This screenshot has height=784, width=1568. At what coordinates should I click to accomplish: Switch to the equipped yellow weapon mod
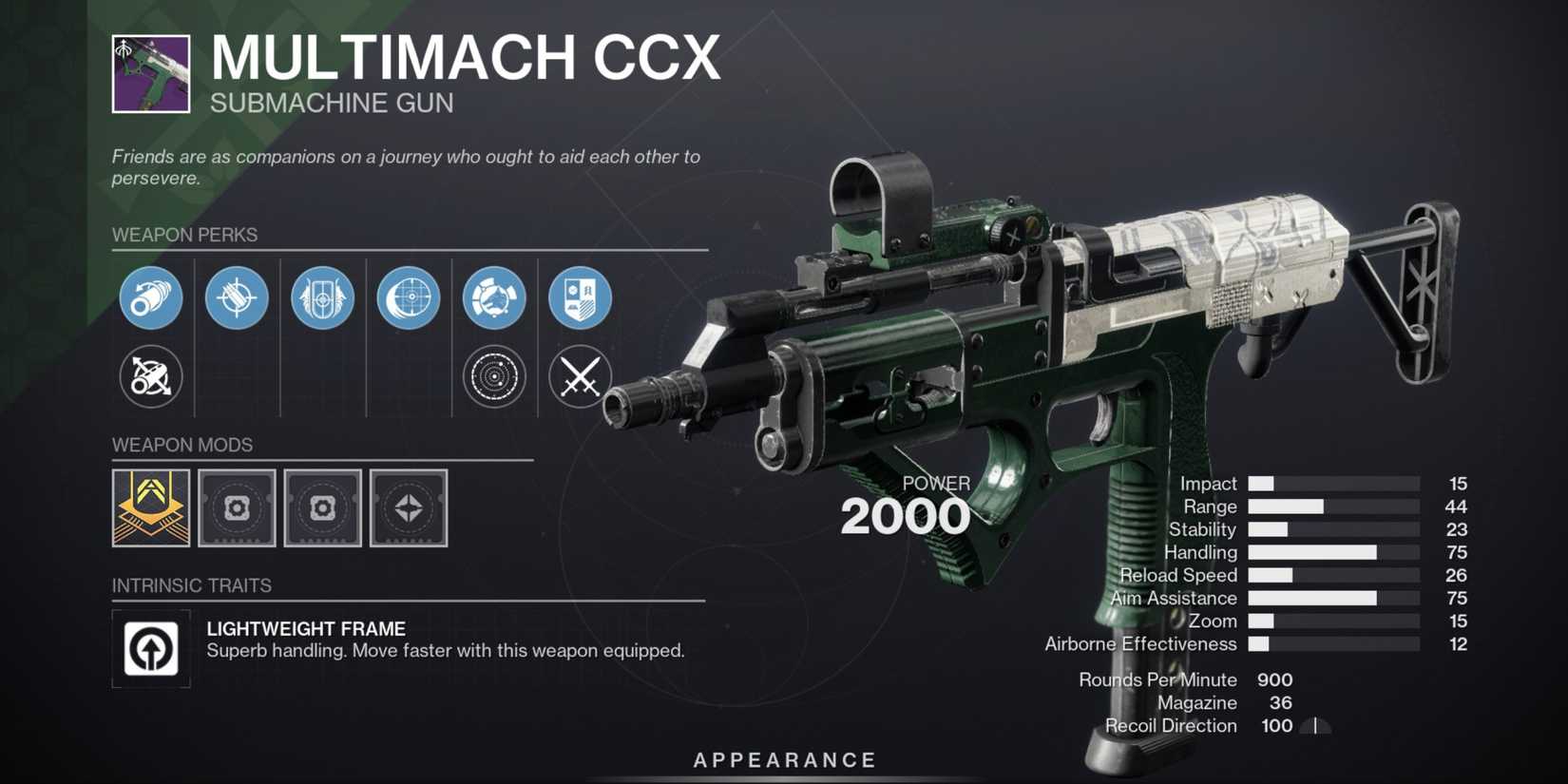click(152, 508)
